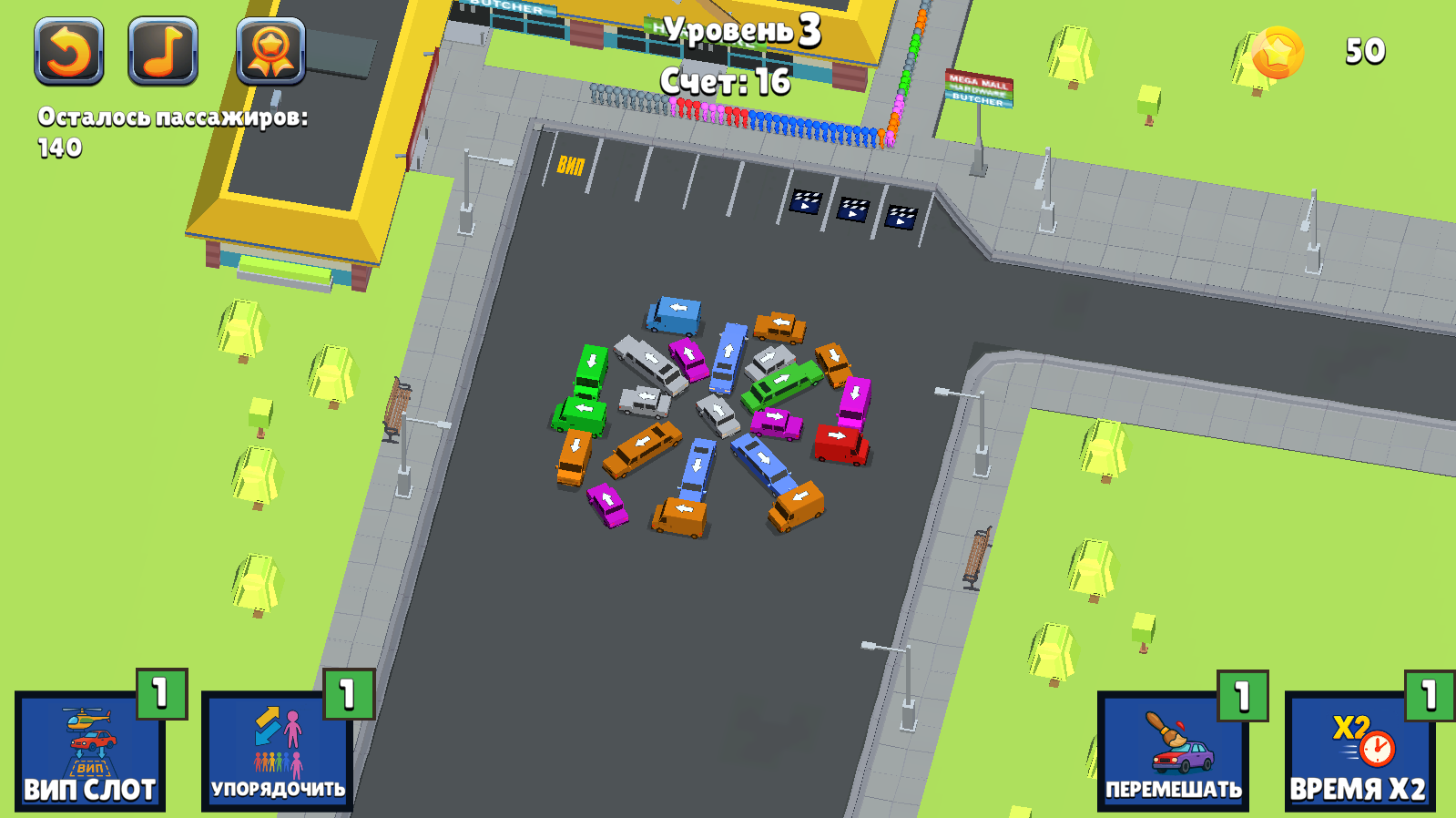Tap the leftmost clapperboard parking symbol

point(806,202)
